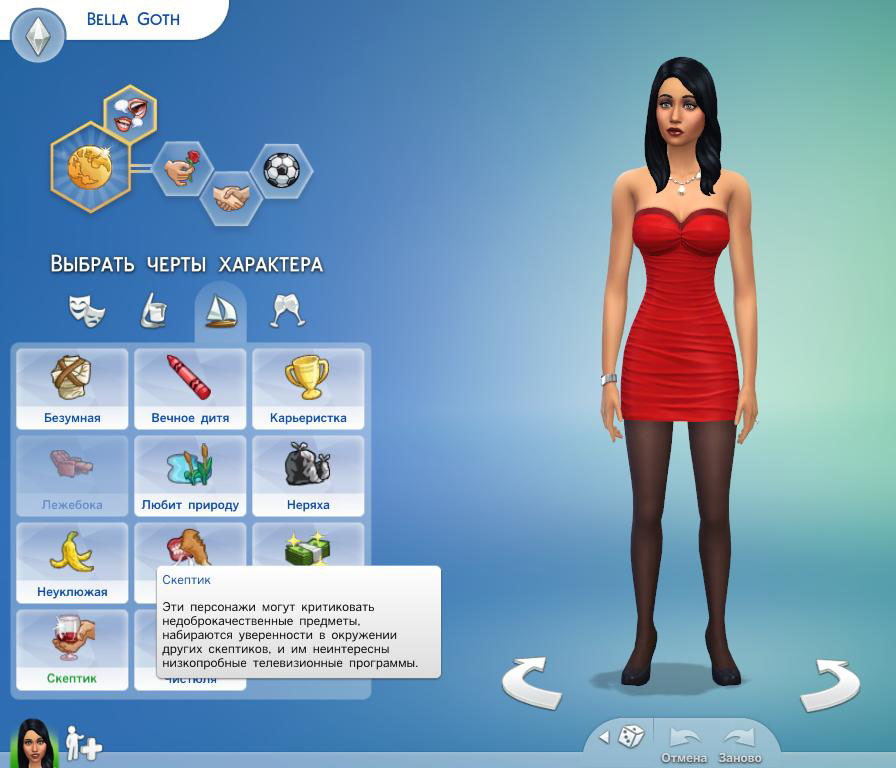This screenshot has height=768, width=896.
Task: Open the plumbob main menu button
Action: 38,37
